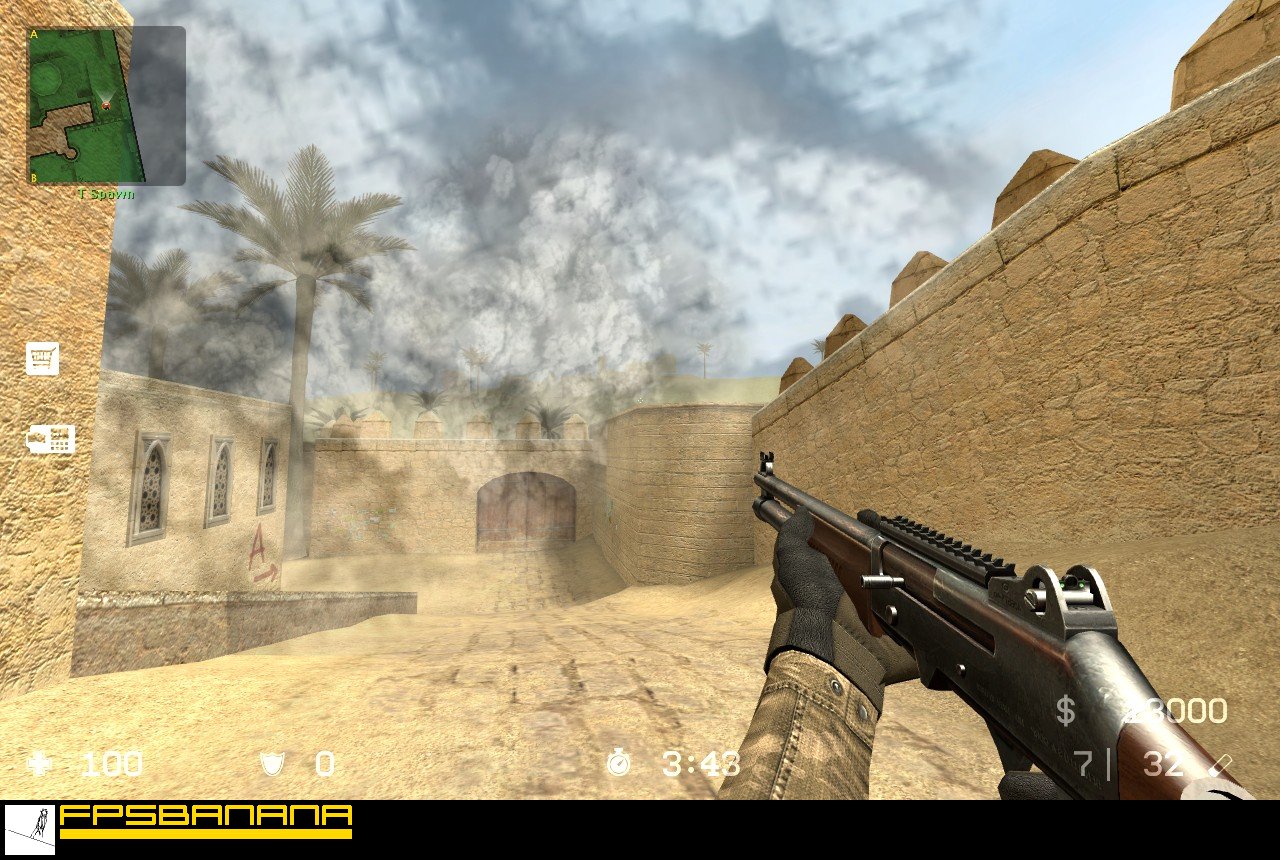
Task: Click the ammo resupply icon below the cart
Action: [x=50, y=437]
